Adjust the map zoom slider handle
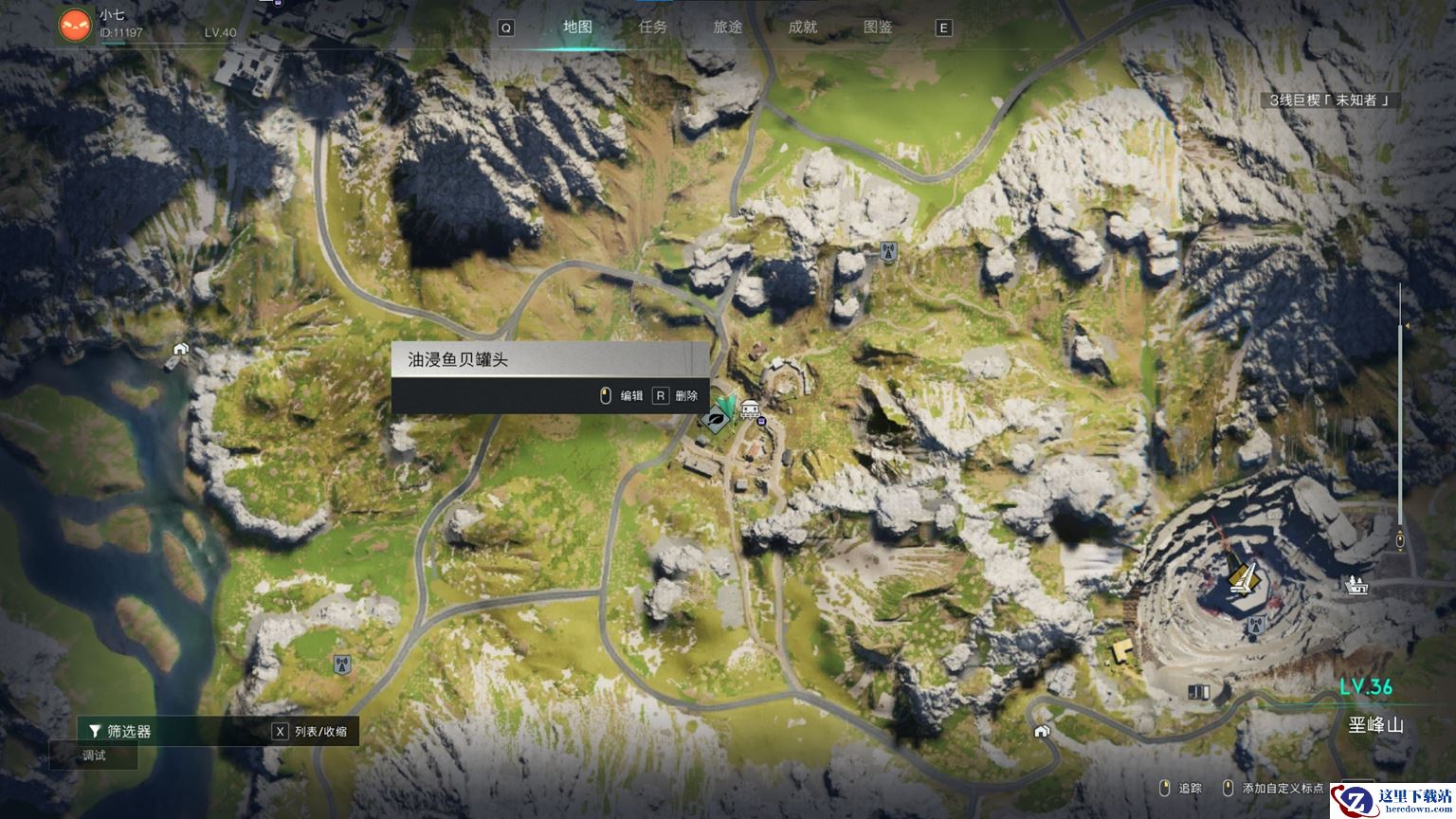Image resolution: width=1456 pixels, height=819 pixels. click(1400, 541)
